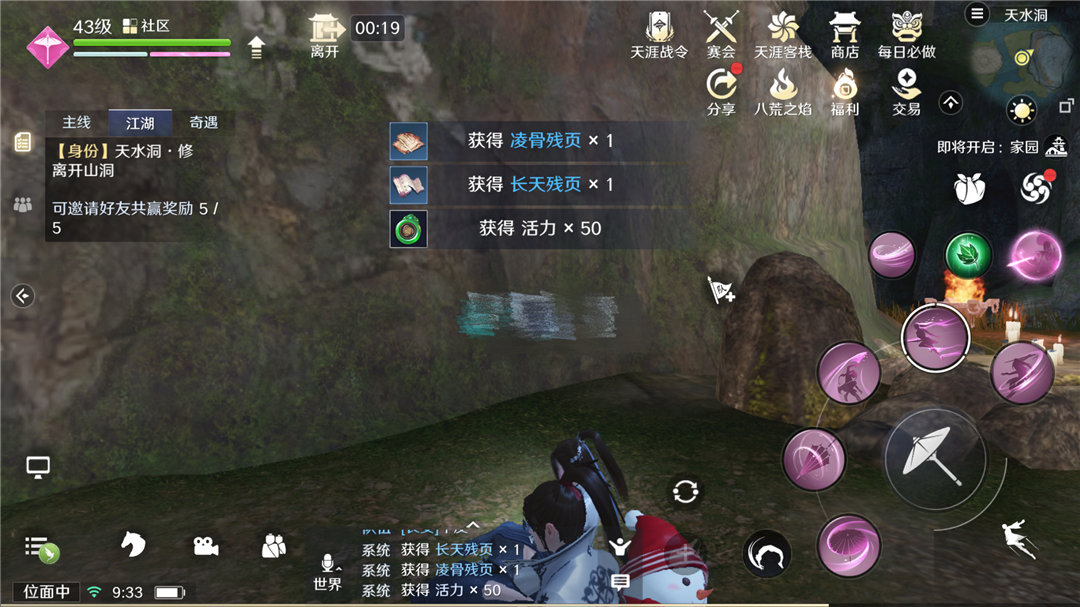Viewport: 1080px width, 607px height.
Task: Open the 商店 shop
Action: coord(845,34)
